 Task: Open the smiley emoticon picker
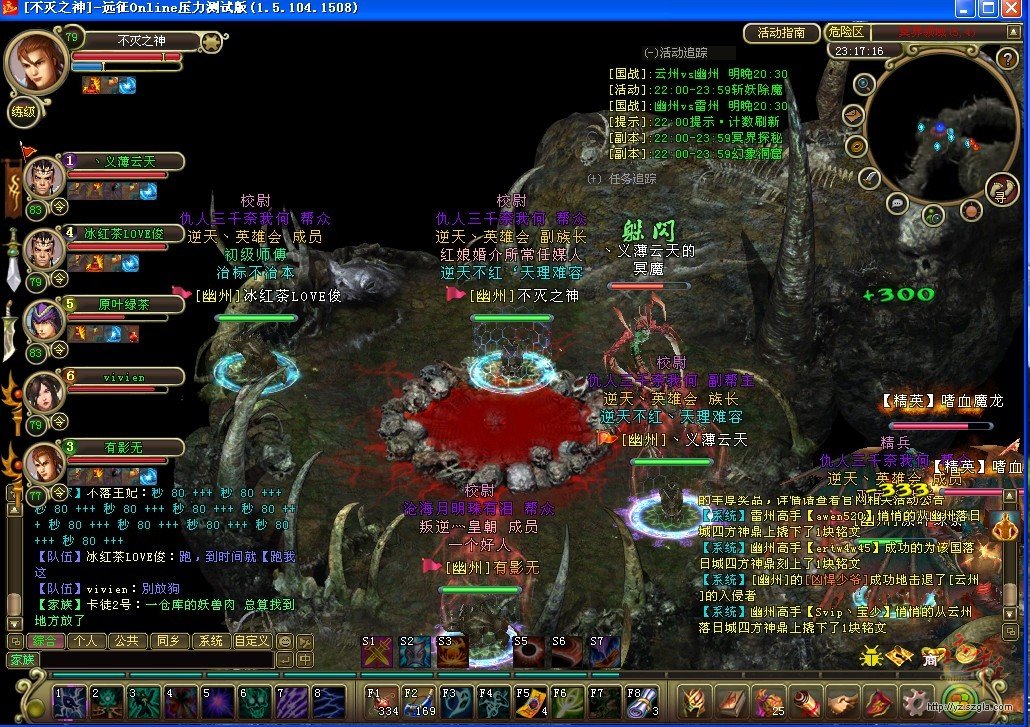click(x=285, y=641)
